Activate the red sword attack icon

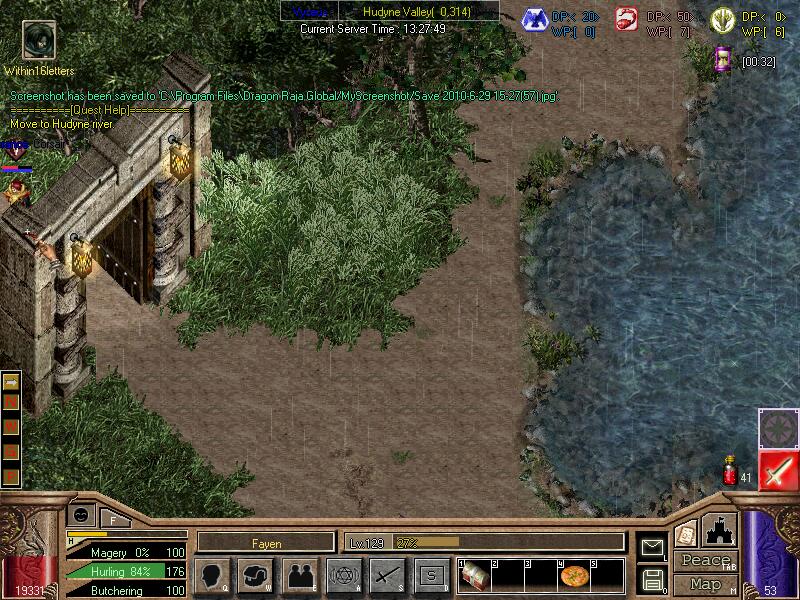[778, 470]
